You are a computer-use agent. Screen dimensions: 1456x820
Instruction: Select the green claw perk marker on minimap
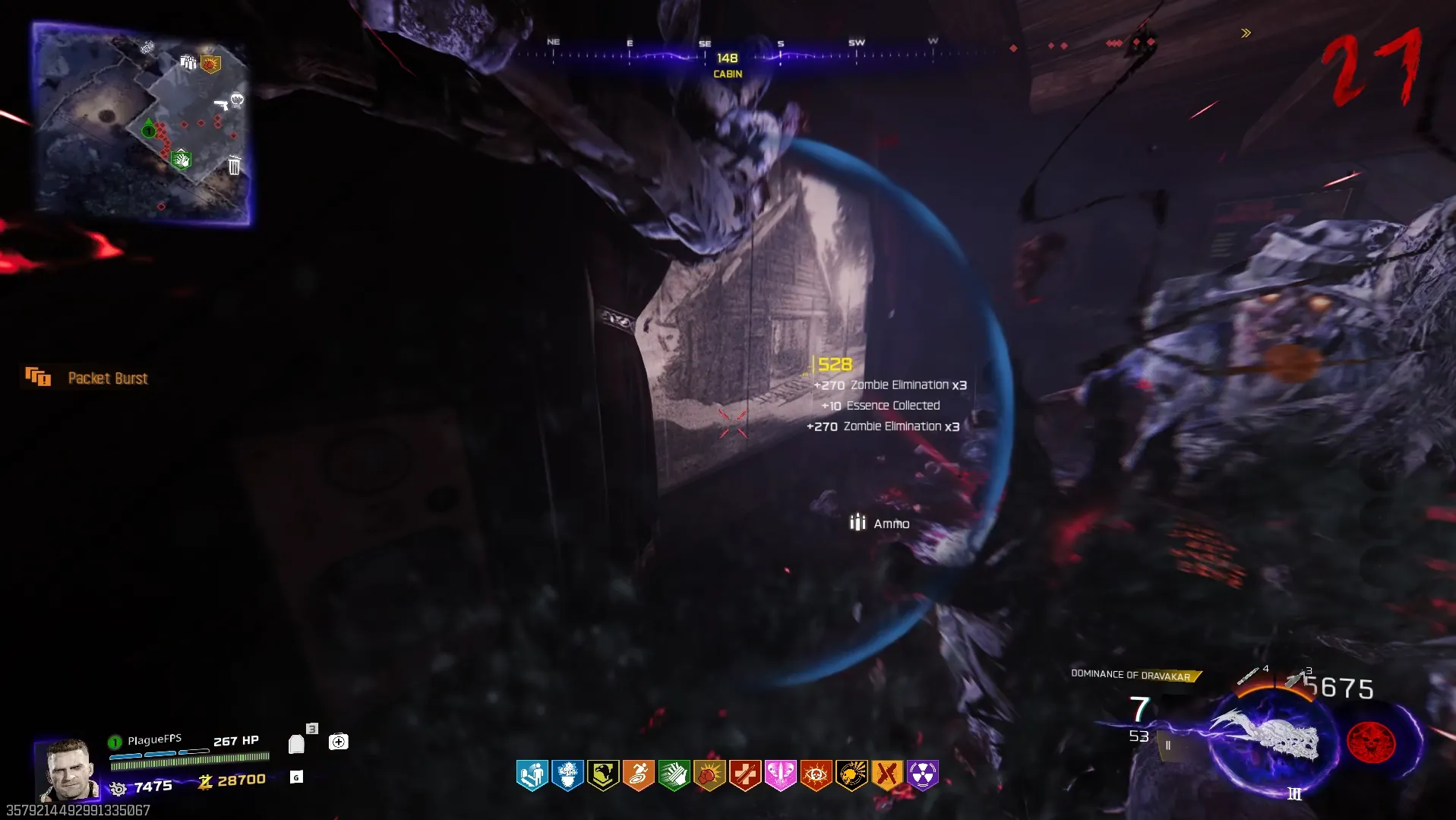coord(181,160)
